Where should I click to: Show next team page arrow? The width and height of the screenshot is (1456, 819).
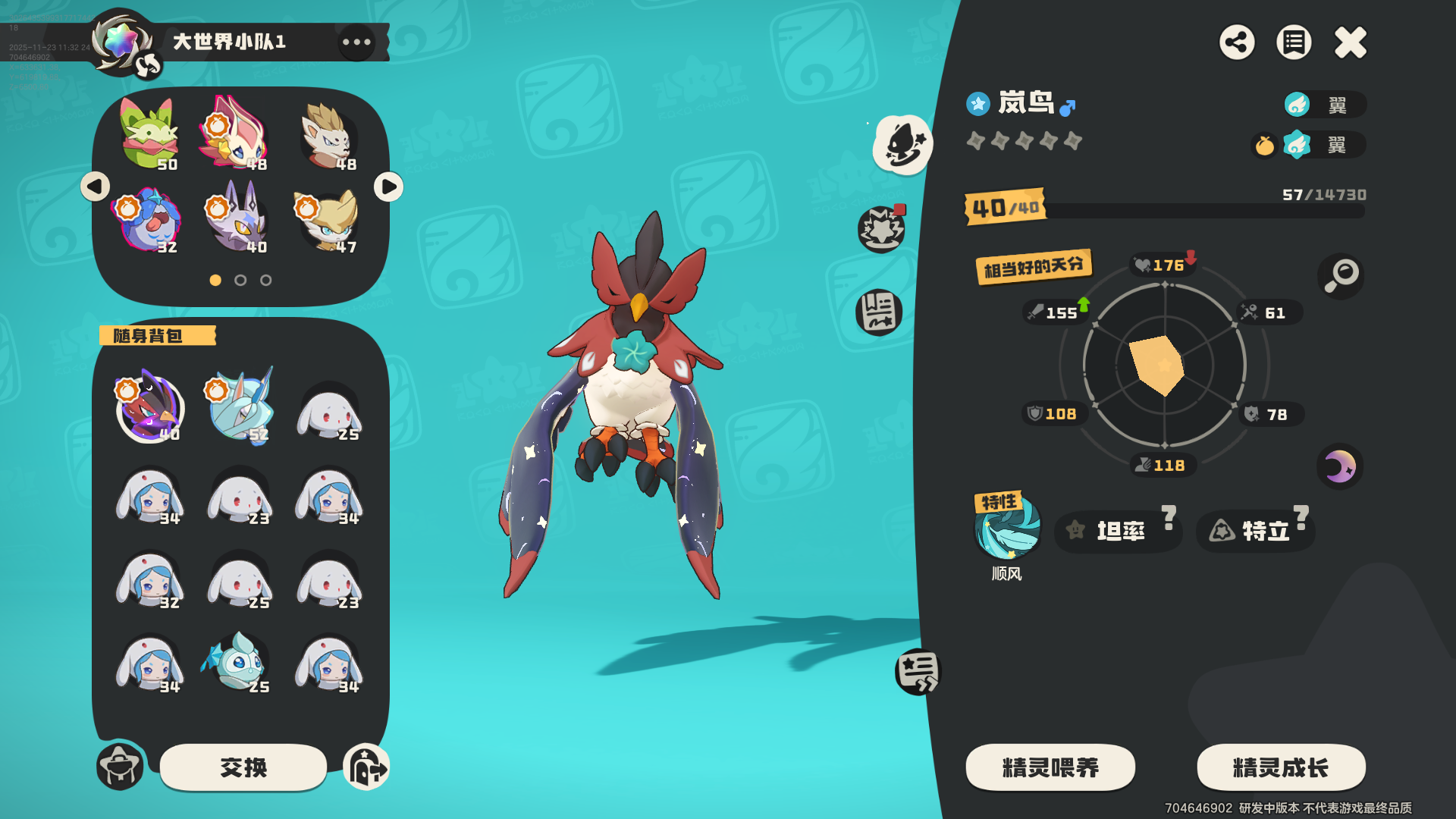coord(388,187)
